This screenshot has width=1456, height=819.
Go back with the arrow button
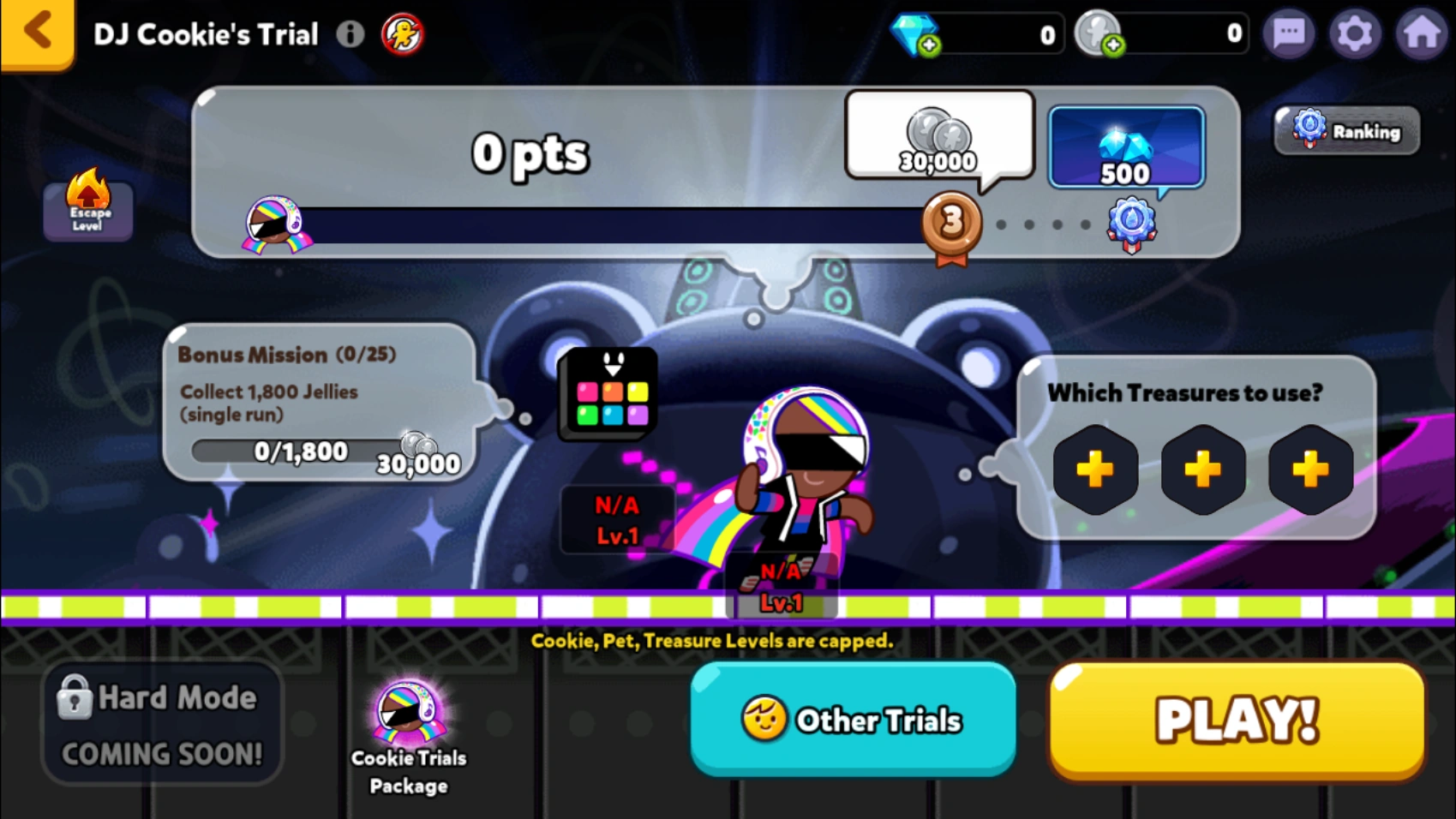tap(34, 31)
